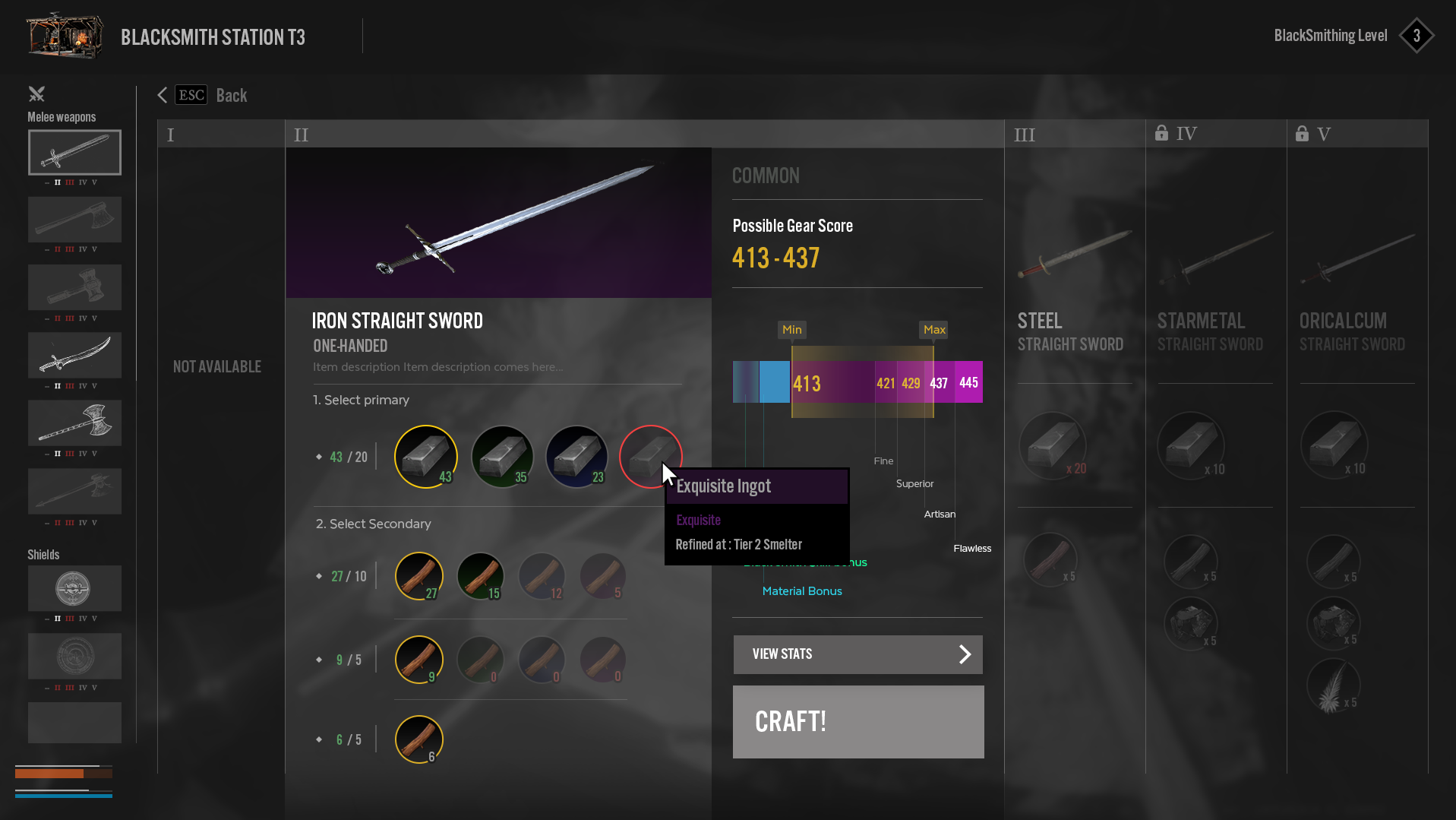Open the View Stats panel

[857, 654]
